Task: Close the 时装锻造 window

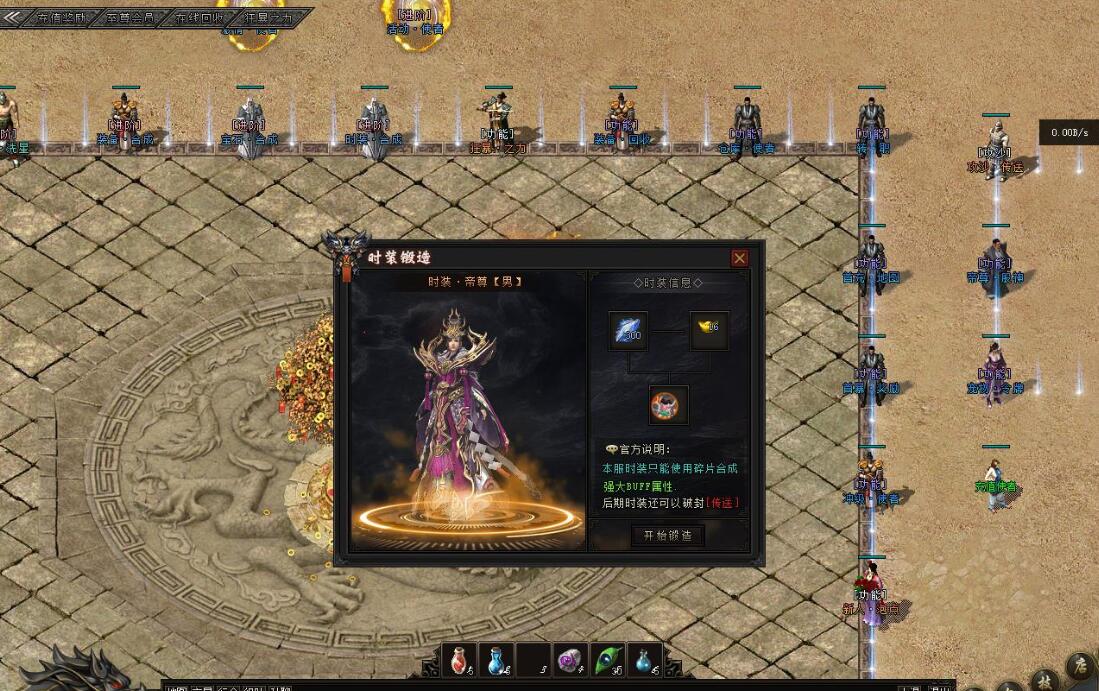Action: 739,258
